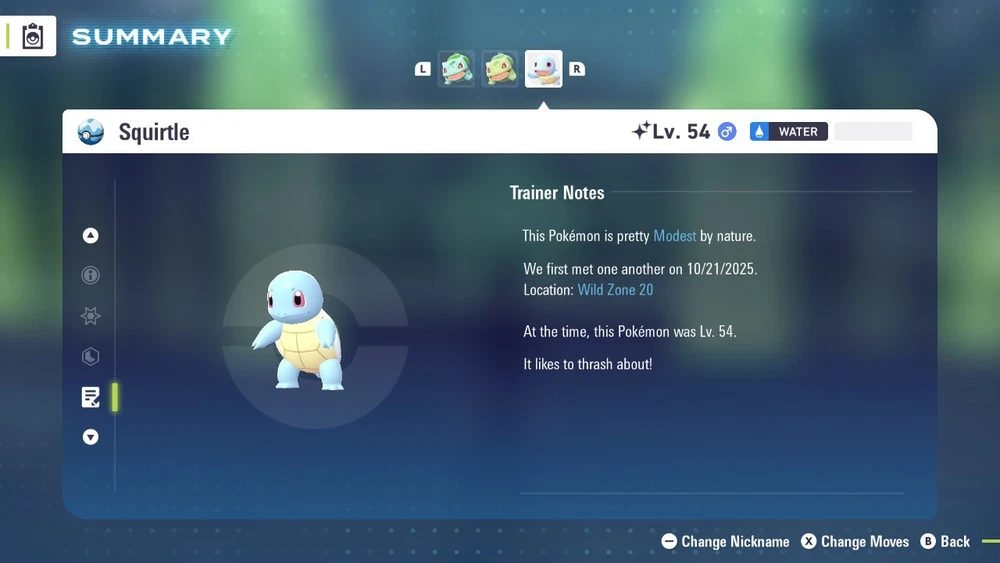This screenshot has height=563, width=1000.
Task: Click the down arrow below the summary tabs
Action: tap(91, 437)
